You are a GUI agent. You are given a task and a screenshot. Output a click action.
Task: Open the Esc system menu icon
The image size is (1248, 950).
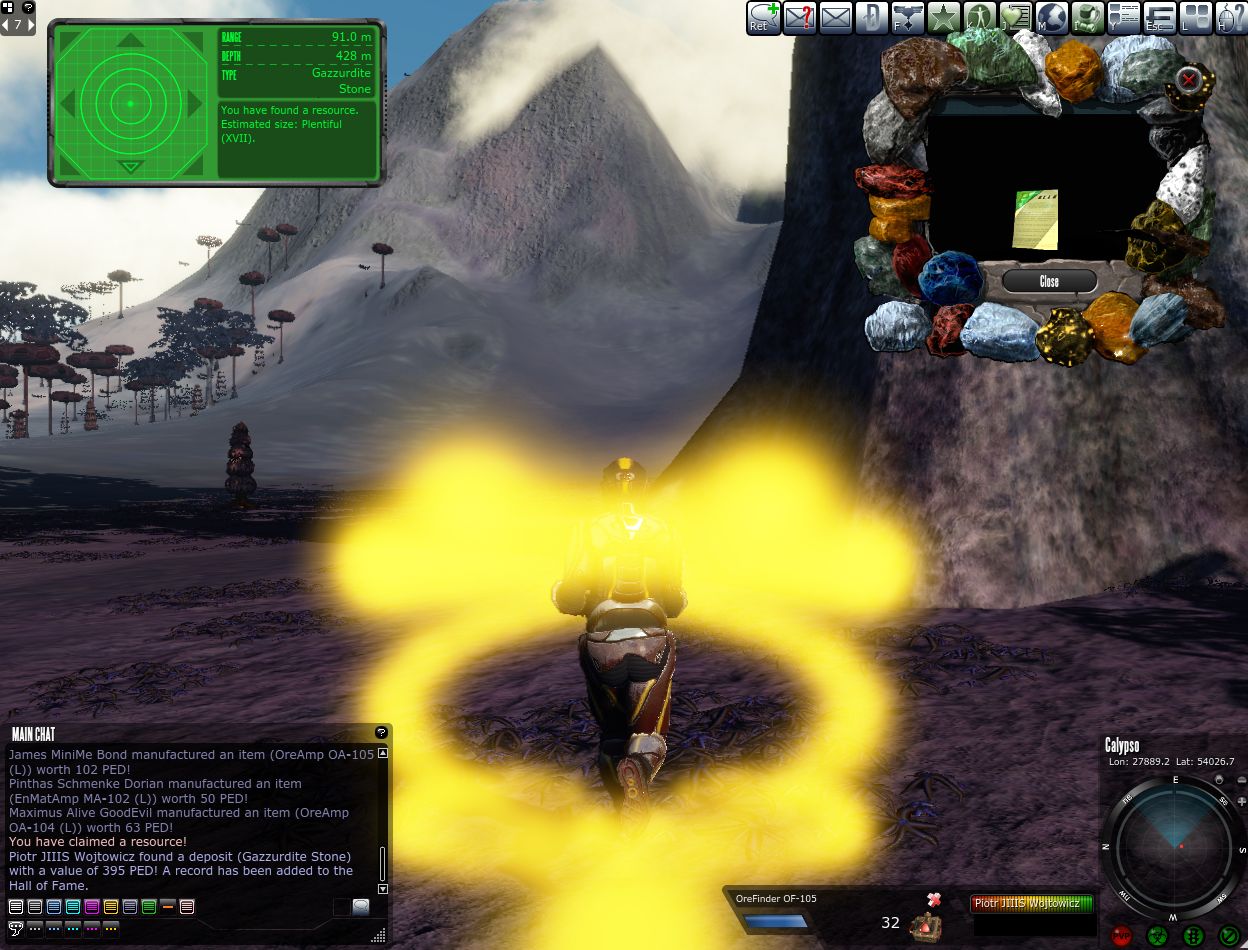tap(1160, 17)
